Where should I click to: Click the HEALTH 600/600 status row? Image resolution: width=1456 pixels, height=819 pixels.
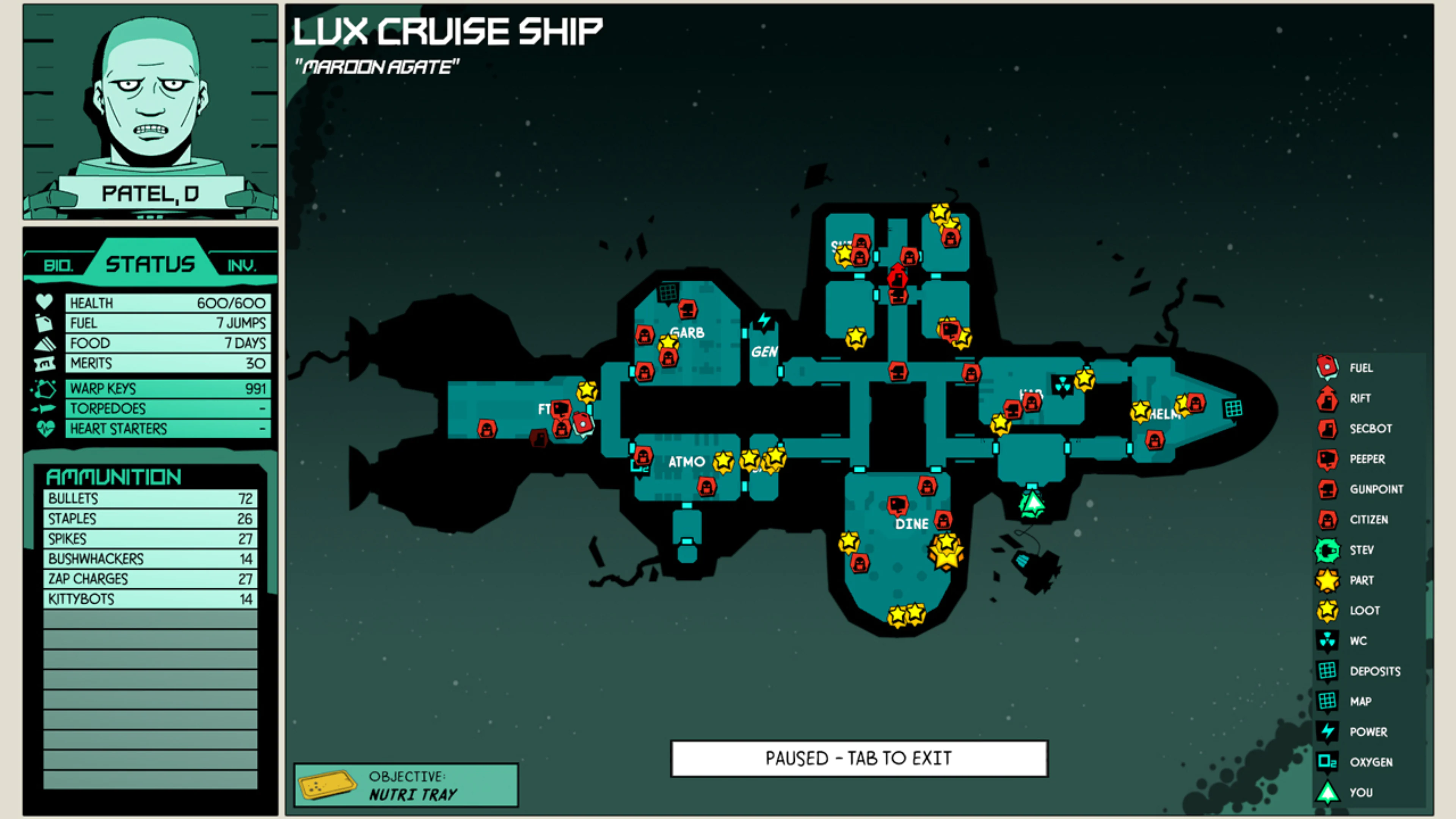(167, 303)
